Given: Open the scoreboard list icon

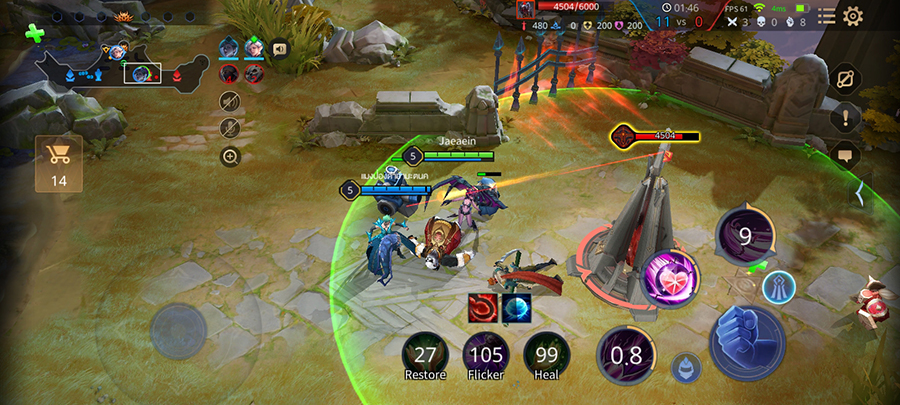Looking at the screenshot, I should 826,16.
